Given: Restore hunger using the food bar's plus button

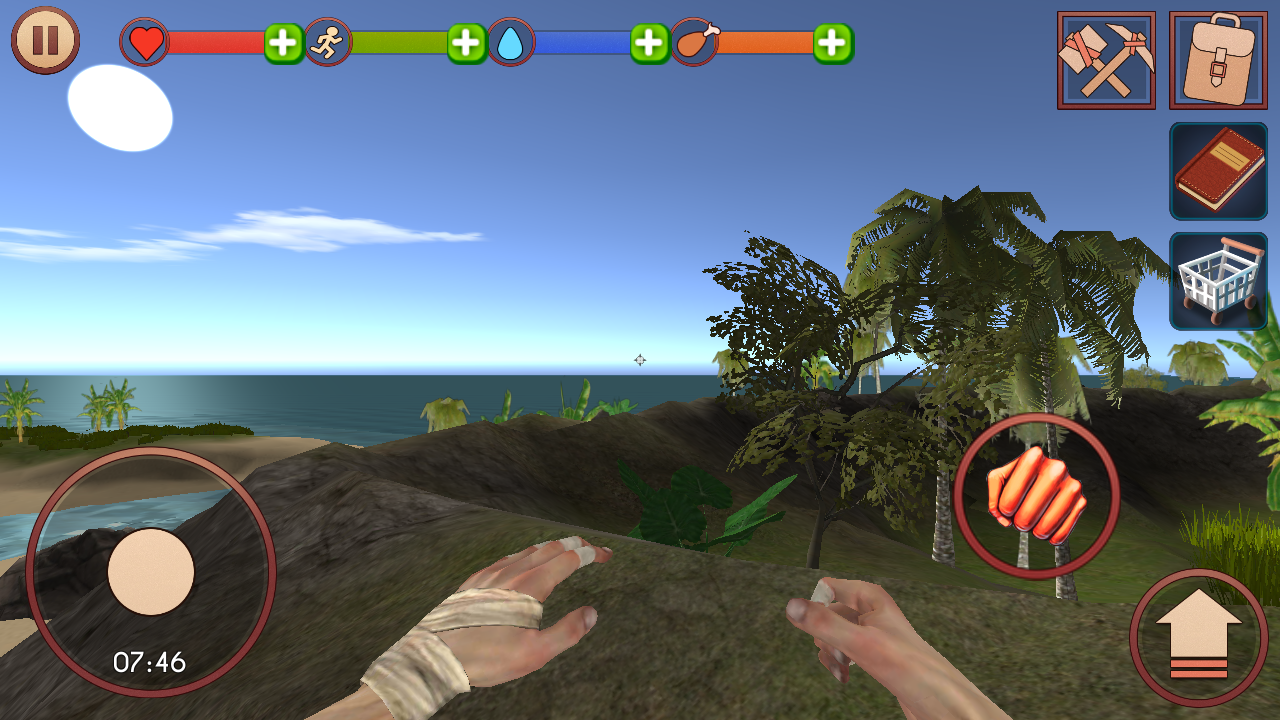Looking at the screenshot, I should point(833,43).
